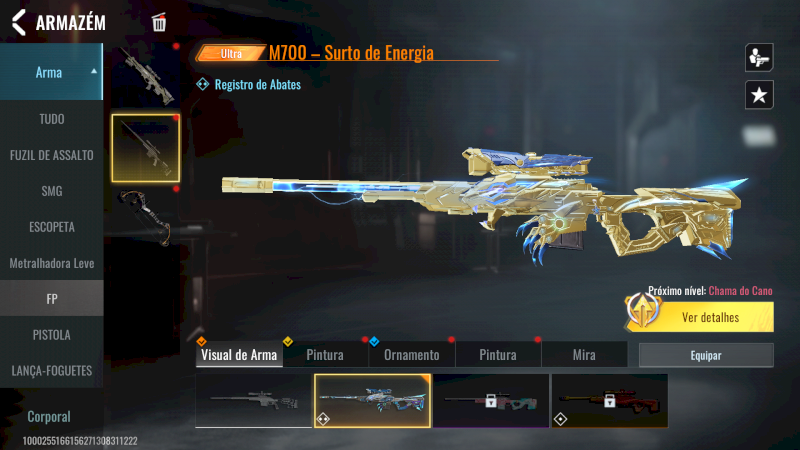Select the Visual de Arma tab

coord(239,355)
